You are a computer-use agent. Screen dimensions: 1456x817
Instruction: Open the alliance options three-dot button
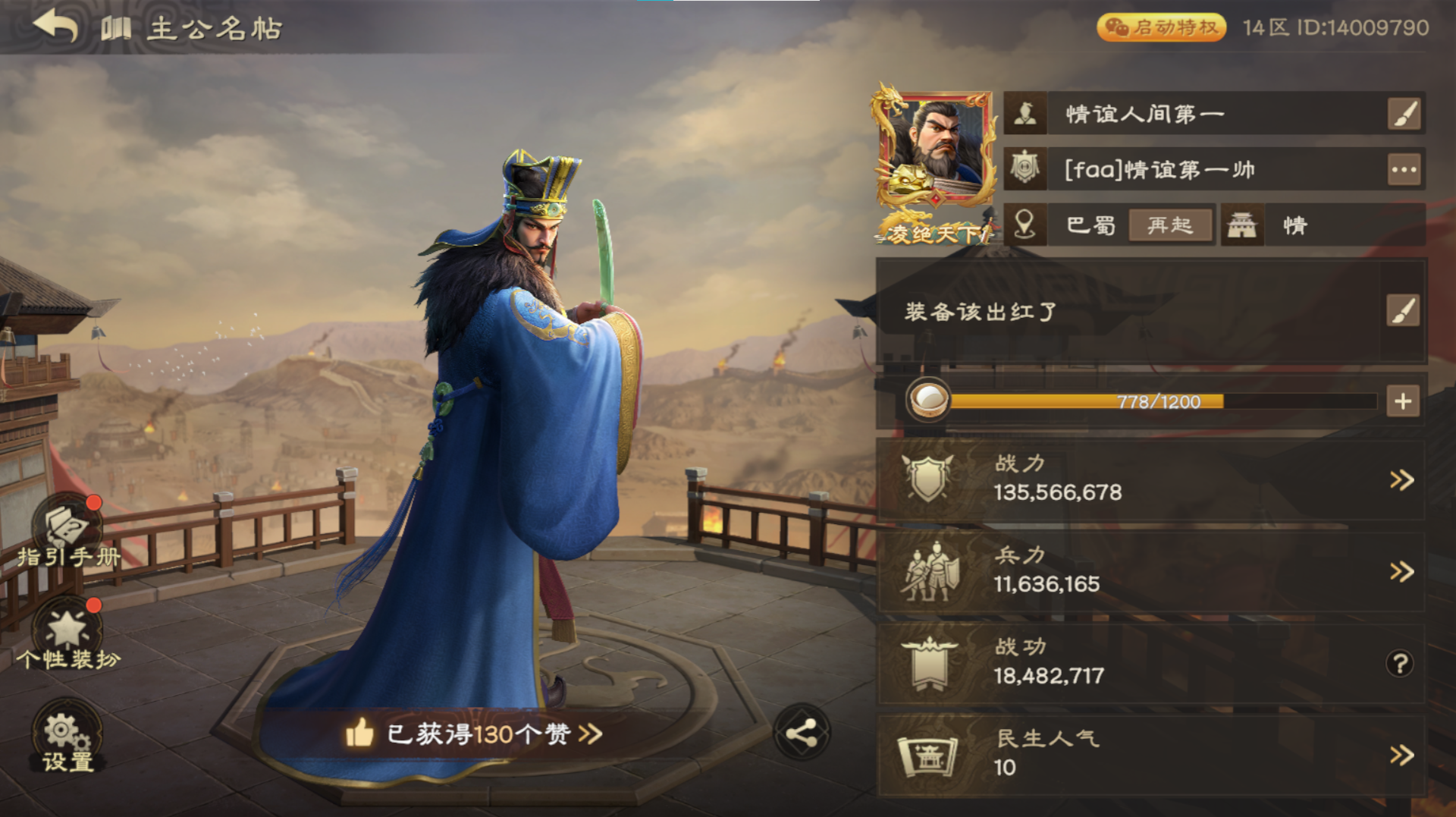point(1404,170)
